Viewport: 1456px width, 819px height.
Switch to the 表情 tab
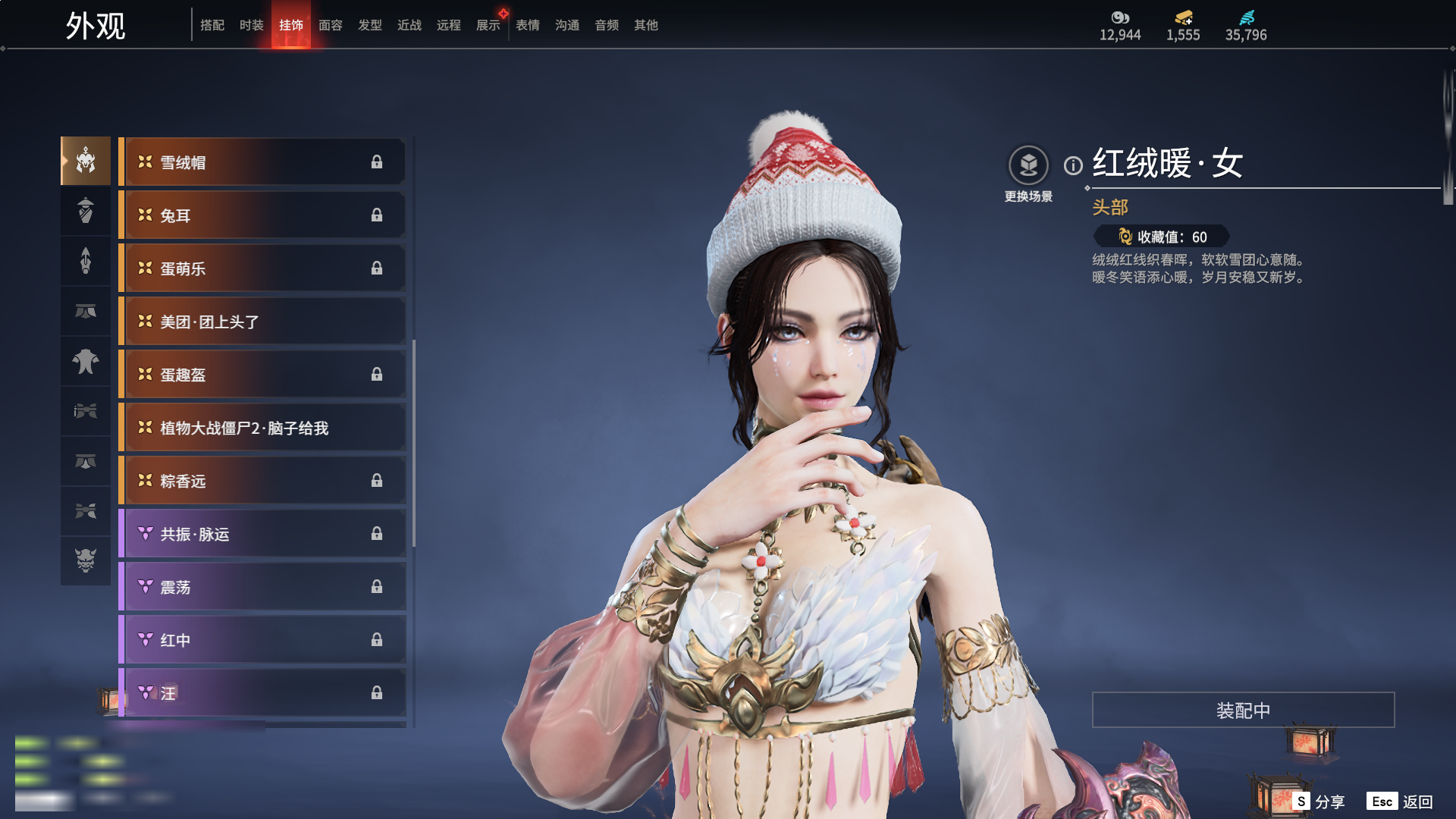[527, 25]
